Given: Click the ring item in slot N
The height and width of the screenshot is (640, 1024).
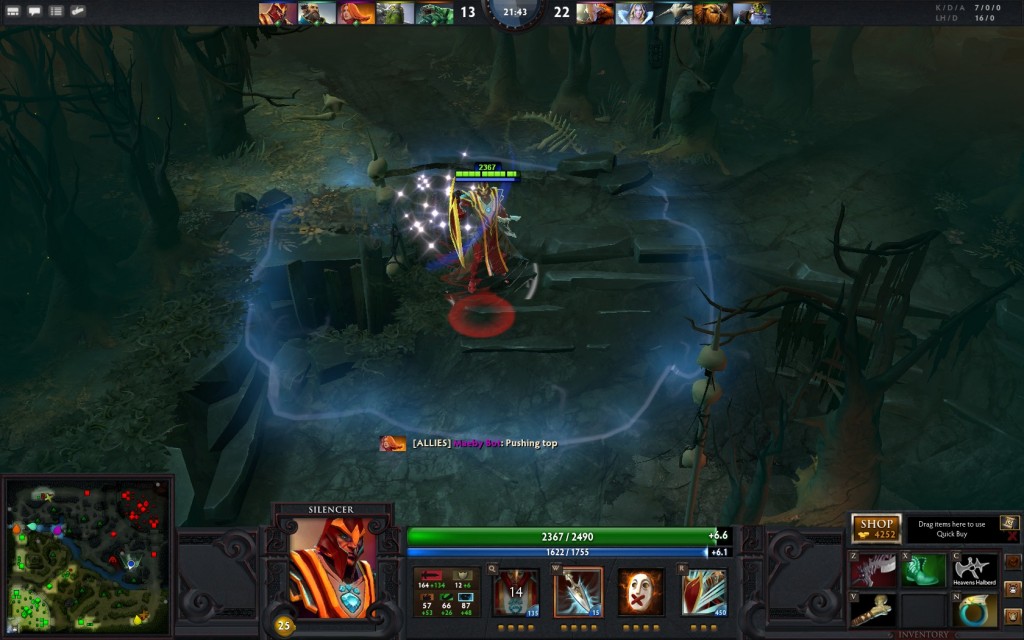Looking at the screenshot, I should pos(976,609).
